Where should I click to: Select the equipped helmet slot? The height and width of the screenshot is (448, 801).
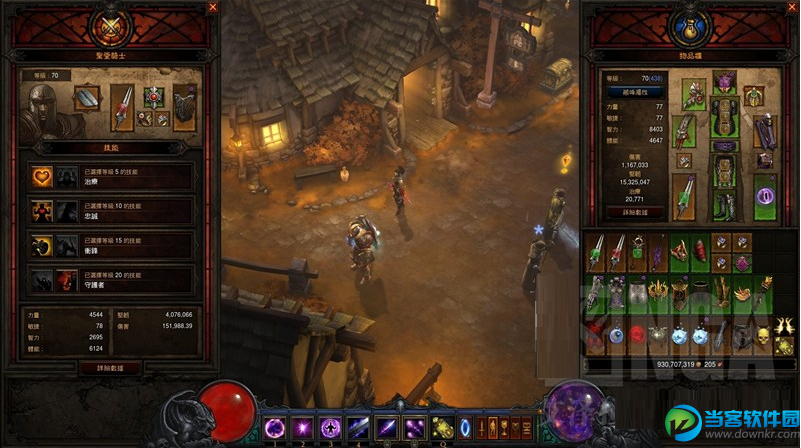[724, 82]
